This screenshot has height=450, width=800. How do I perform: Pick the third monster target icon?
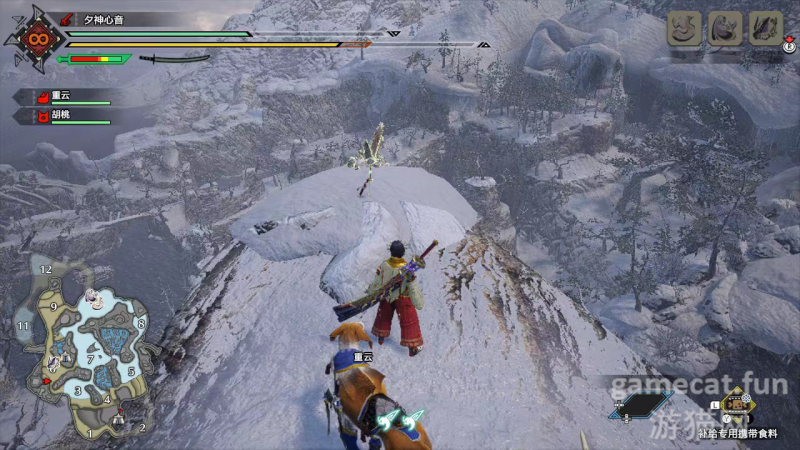(766, 28)
